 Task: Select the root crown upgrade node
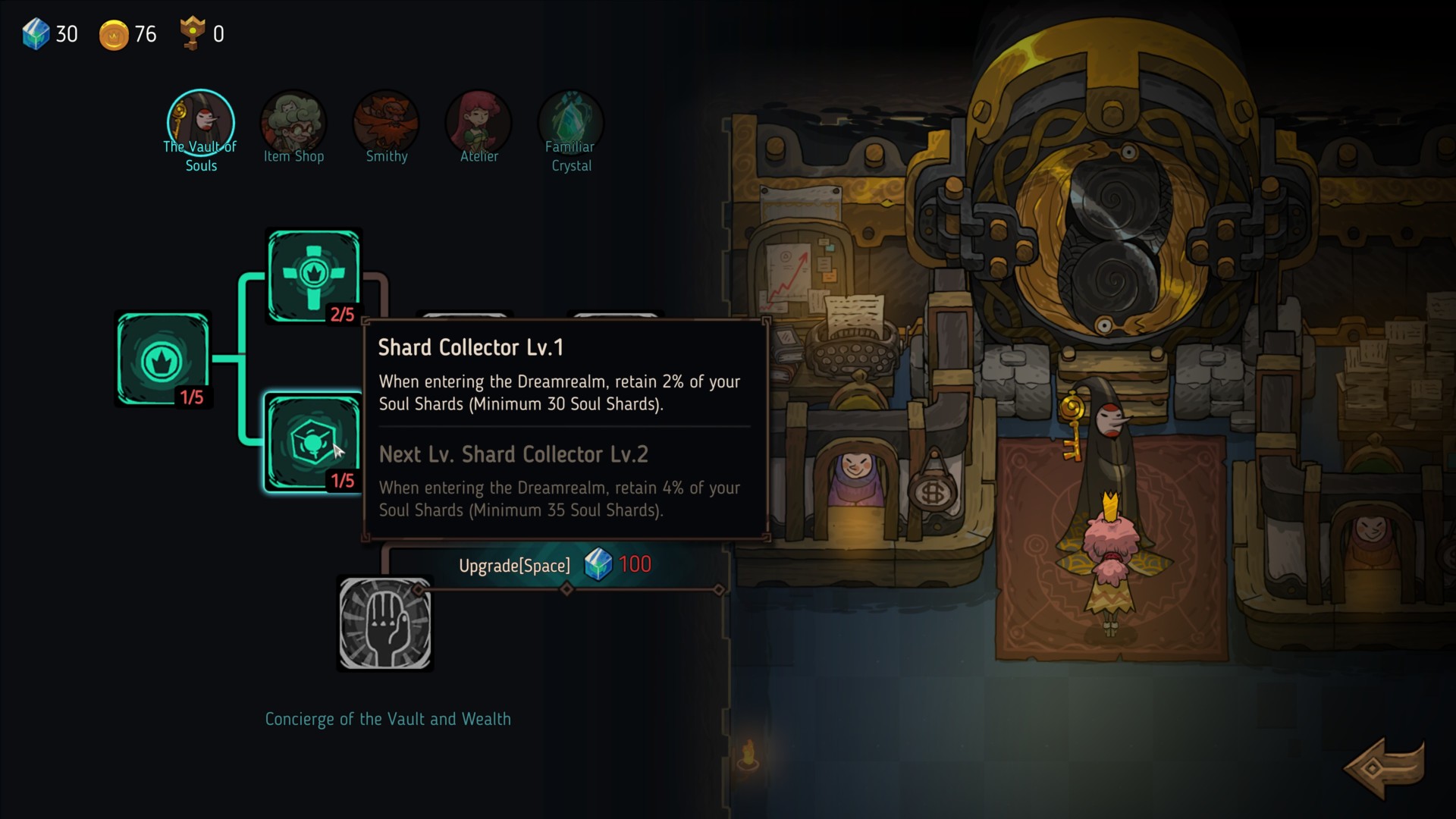pyautogui.click(x=163, y=359)
